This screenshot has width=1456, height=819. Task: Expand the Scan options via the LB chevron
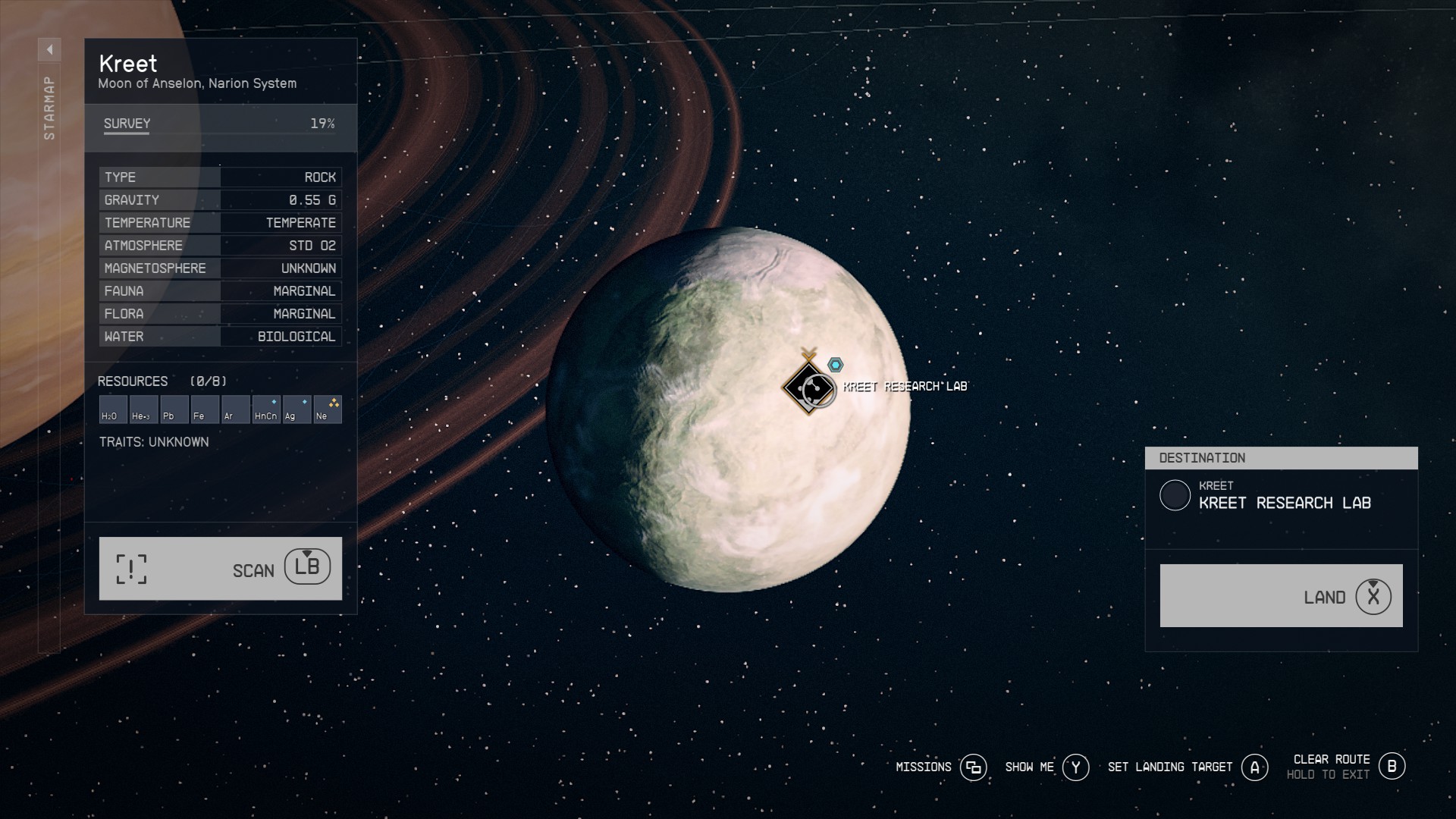(309, 566)
